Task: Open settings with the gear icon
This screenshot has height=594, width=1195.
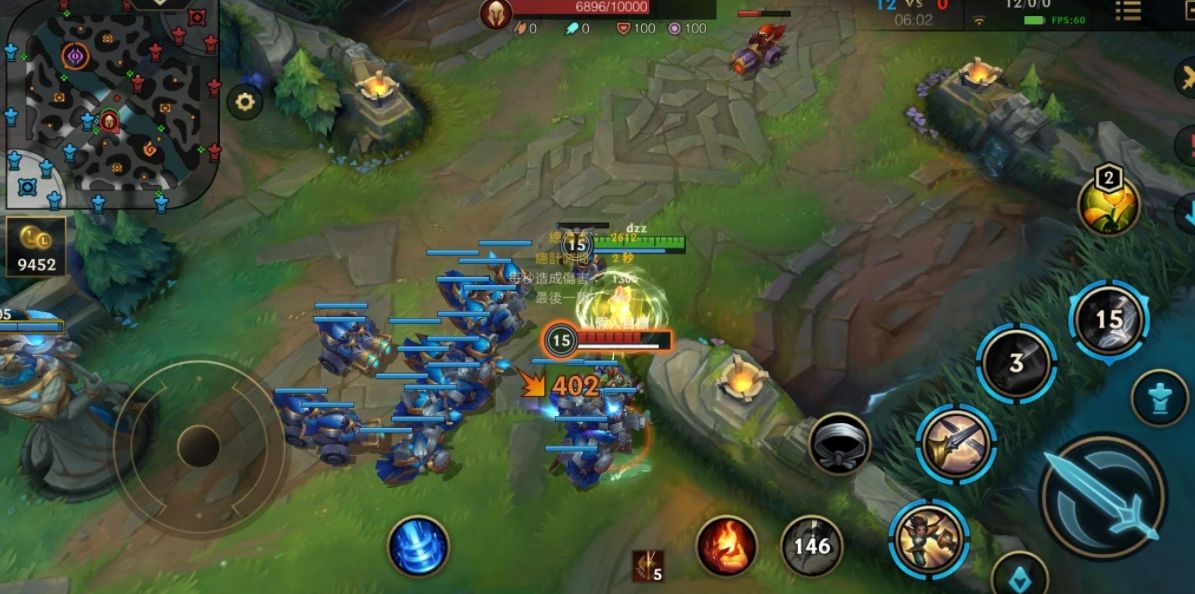Action: (245, 101)
